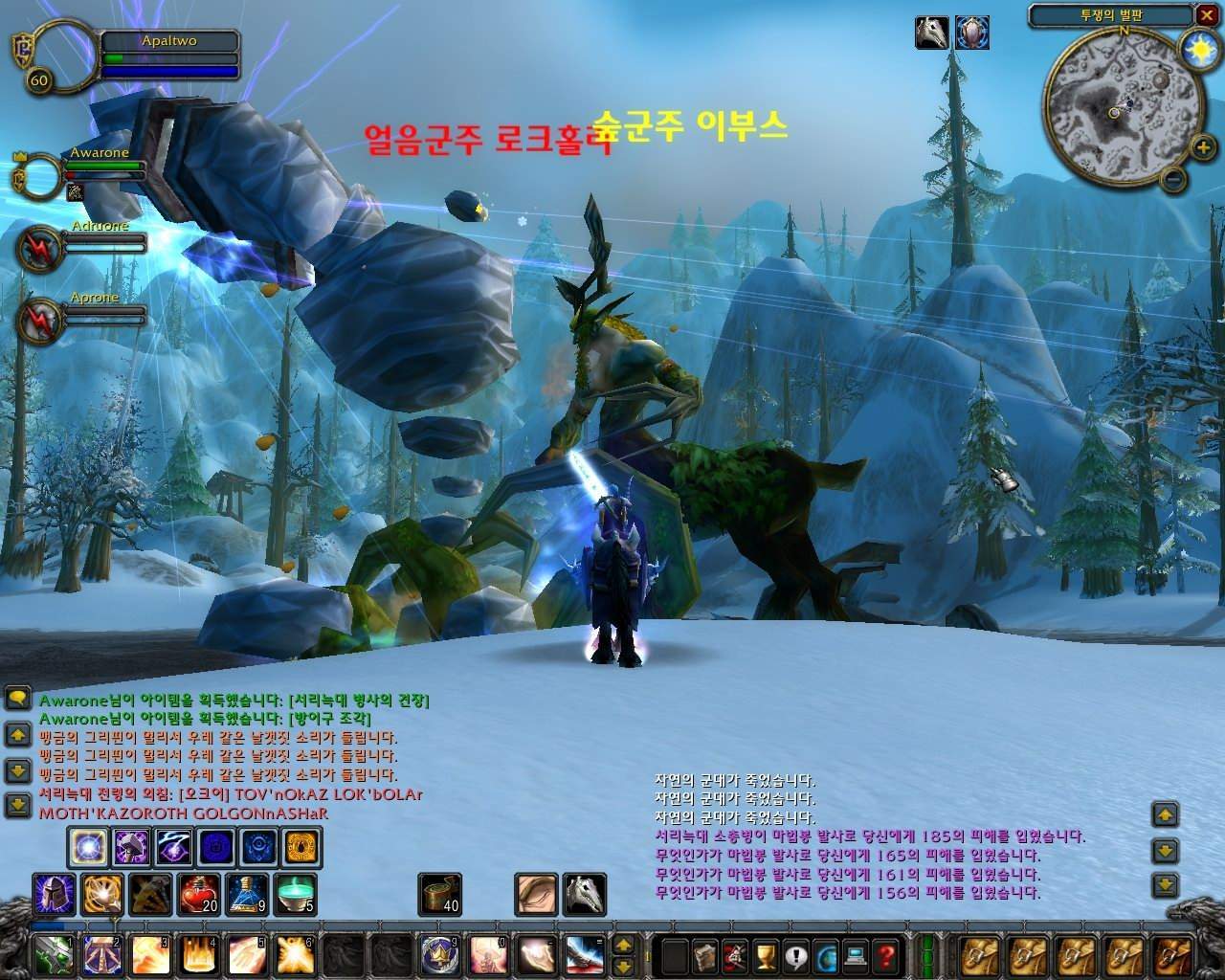
Task: Cast the ability in action slot 1
Action: coord(51,954)
